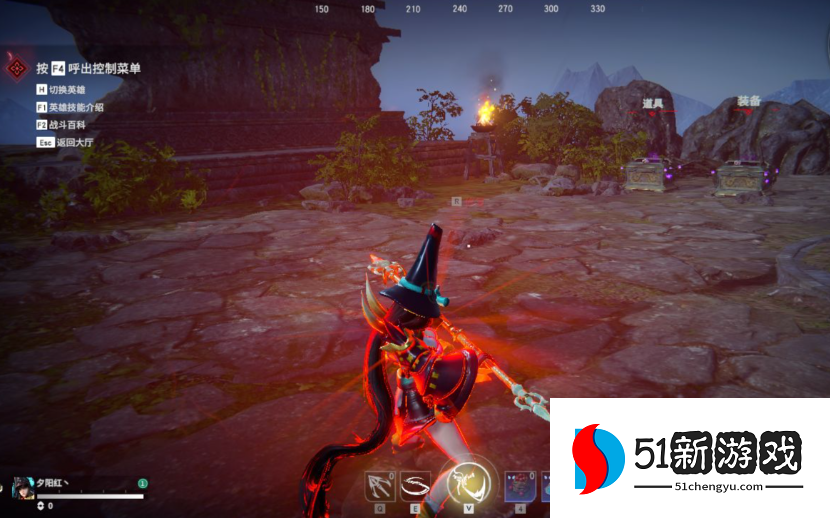The width and height of the screenshot is (830, 518).
Task: Click the 夕阳红 player portrait
Action: (x=22, y=490)
